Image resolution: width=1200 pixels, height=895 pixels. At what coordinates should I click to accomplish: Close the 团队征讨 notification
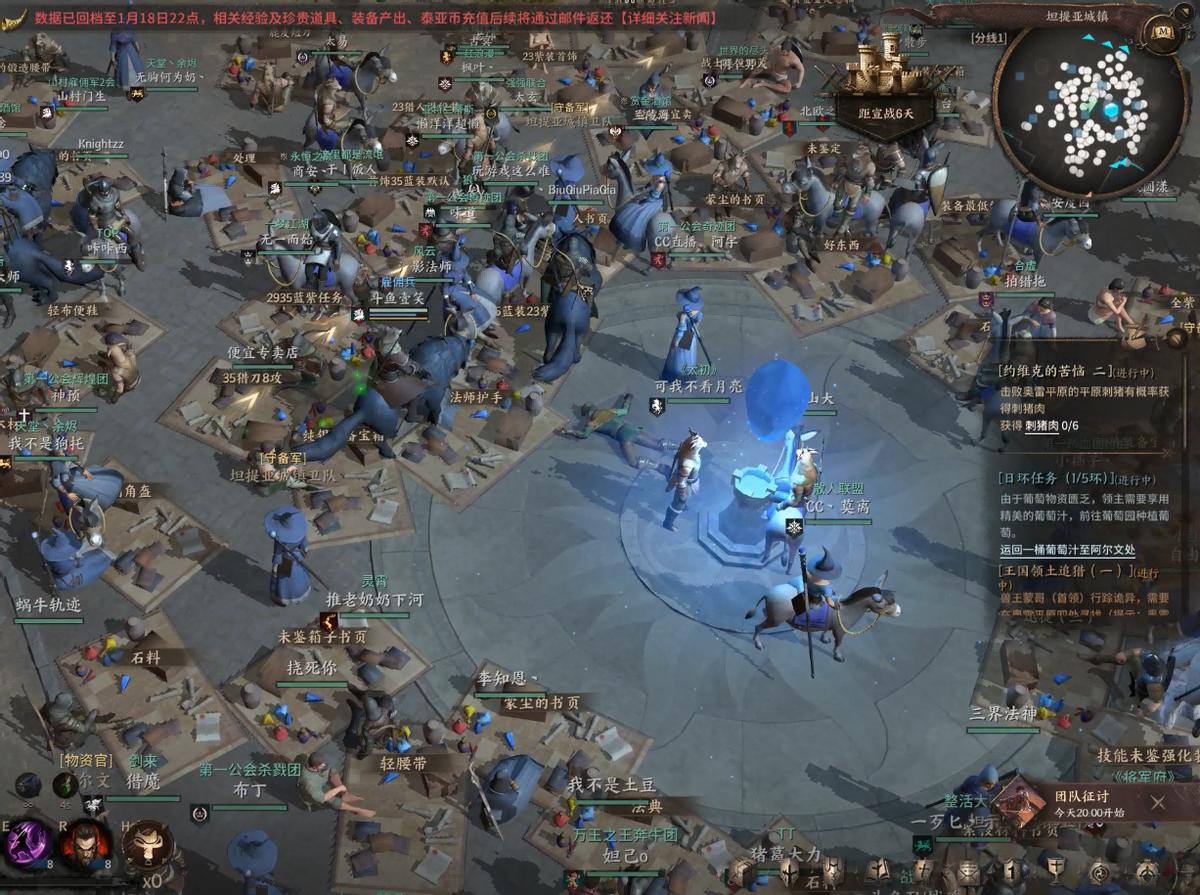click(1157, 802)
